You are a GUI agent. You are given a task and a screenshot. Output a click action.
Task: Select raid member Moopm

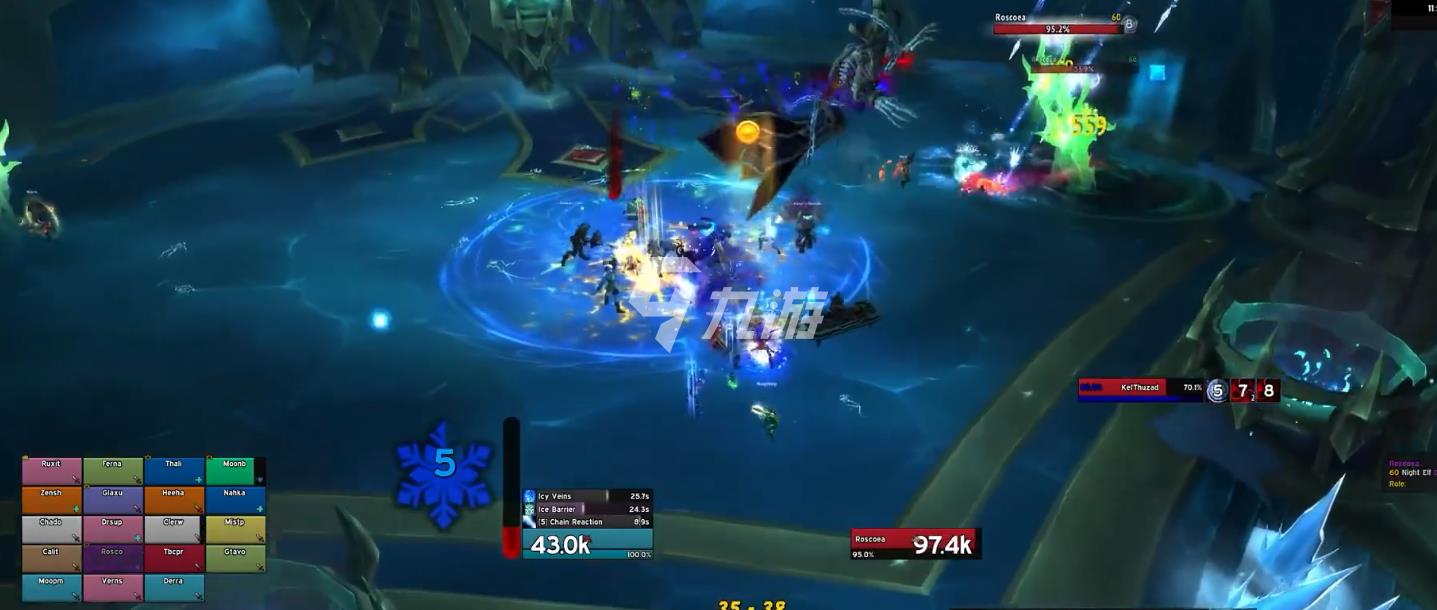click(x=52, y=587)
